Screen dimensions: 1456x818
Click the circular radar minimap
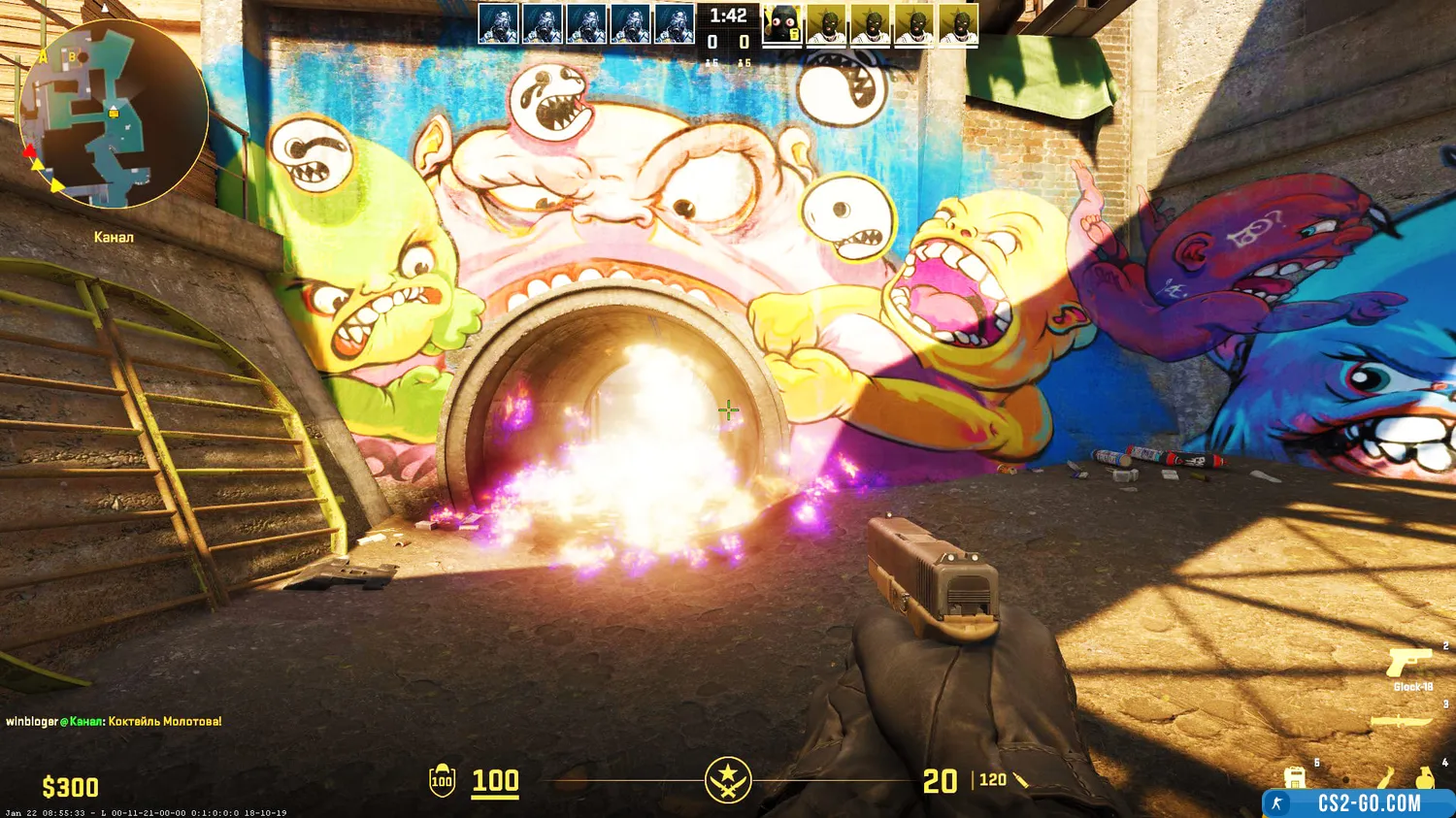click(114, 114)
